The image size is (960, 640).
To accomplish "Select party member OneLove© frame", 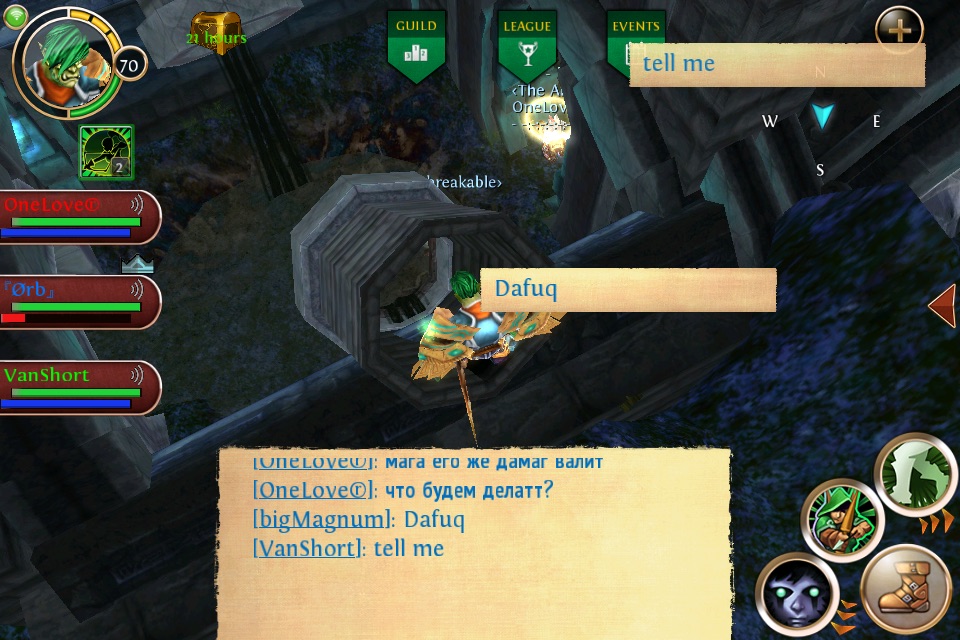I will [78, 217].
